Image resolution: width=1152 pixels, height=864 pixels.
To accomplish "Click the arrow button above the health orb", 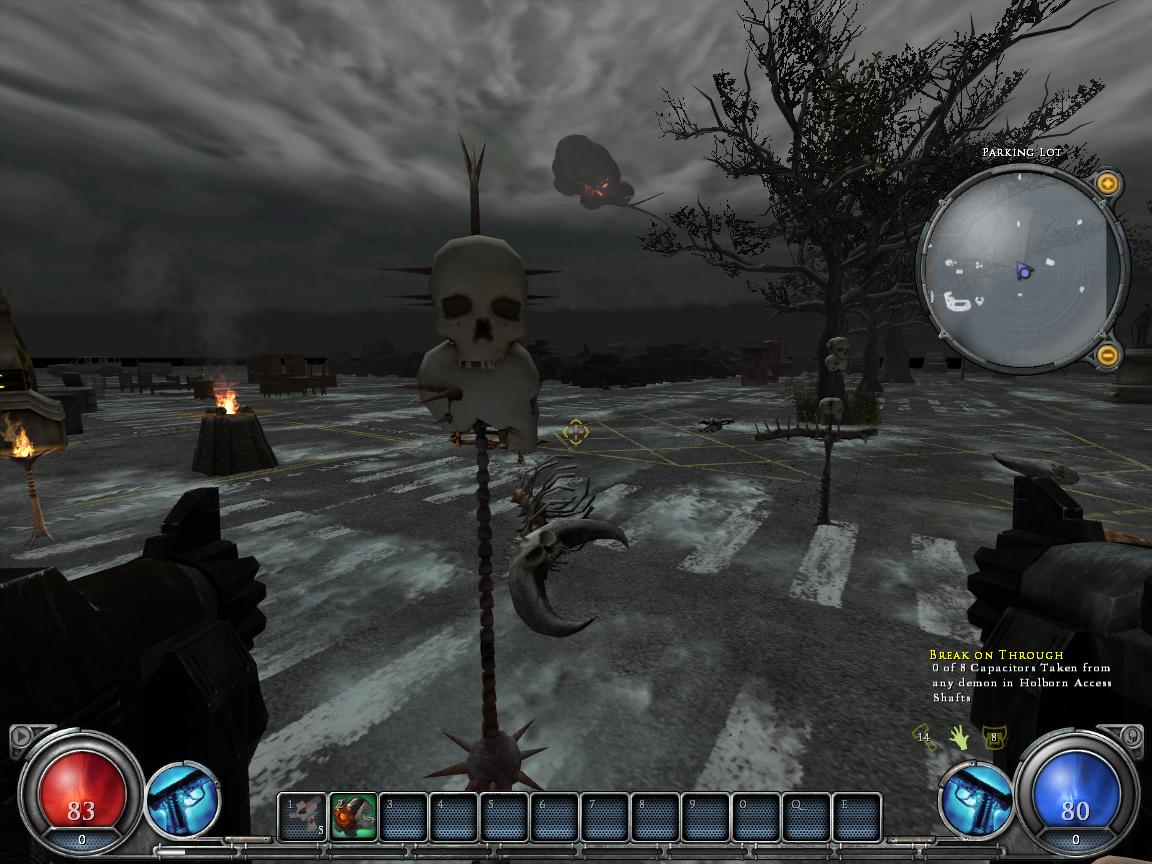I will (x=19, y=738).
